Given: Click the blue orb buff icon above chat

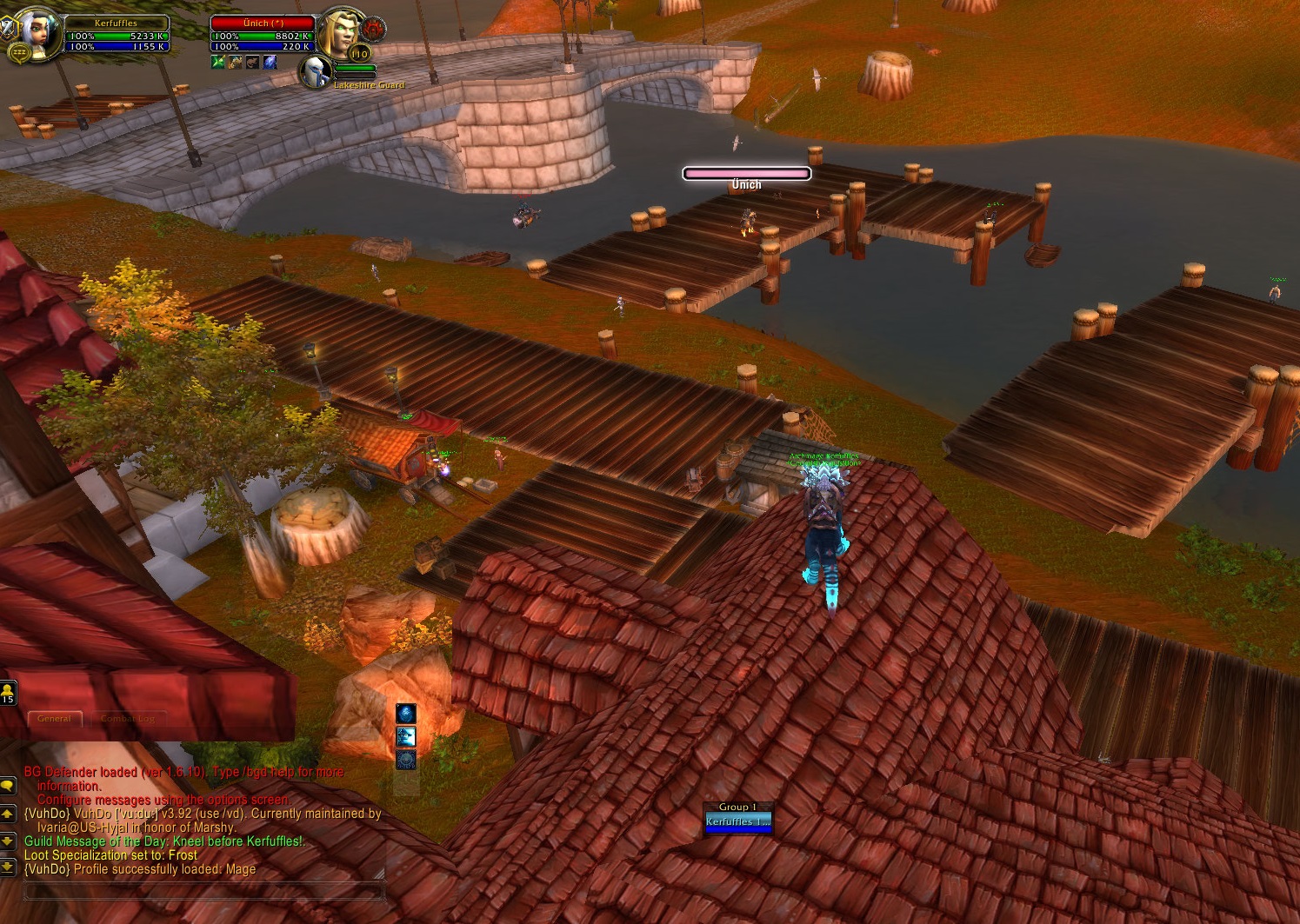Looking at the screenshot, I should click(406, 713).
